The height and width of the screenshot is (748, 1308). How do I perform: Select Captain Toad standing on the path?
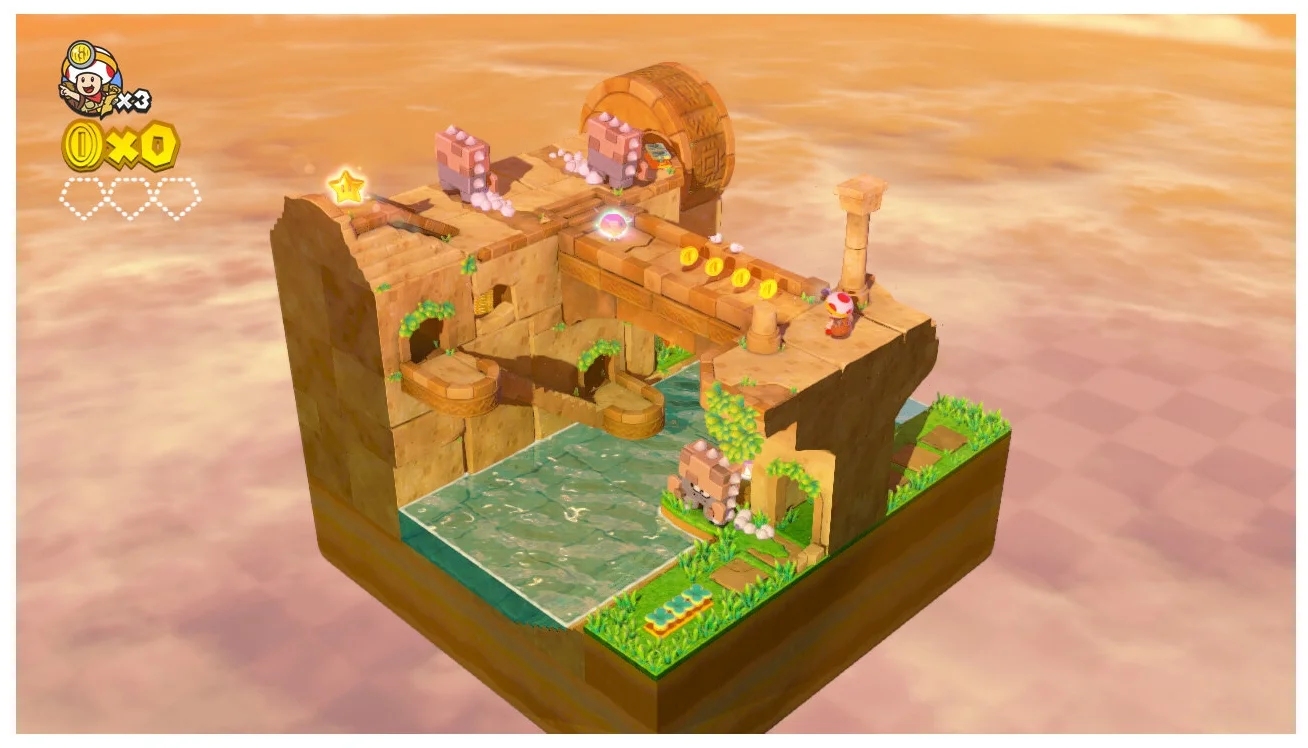pyautogui.click(x=840, y=310)
